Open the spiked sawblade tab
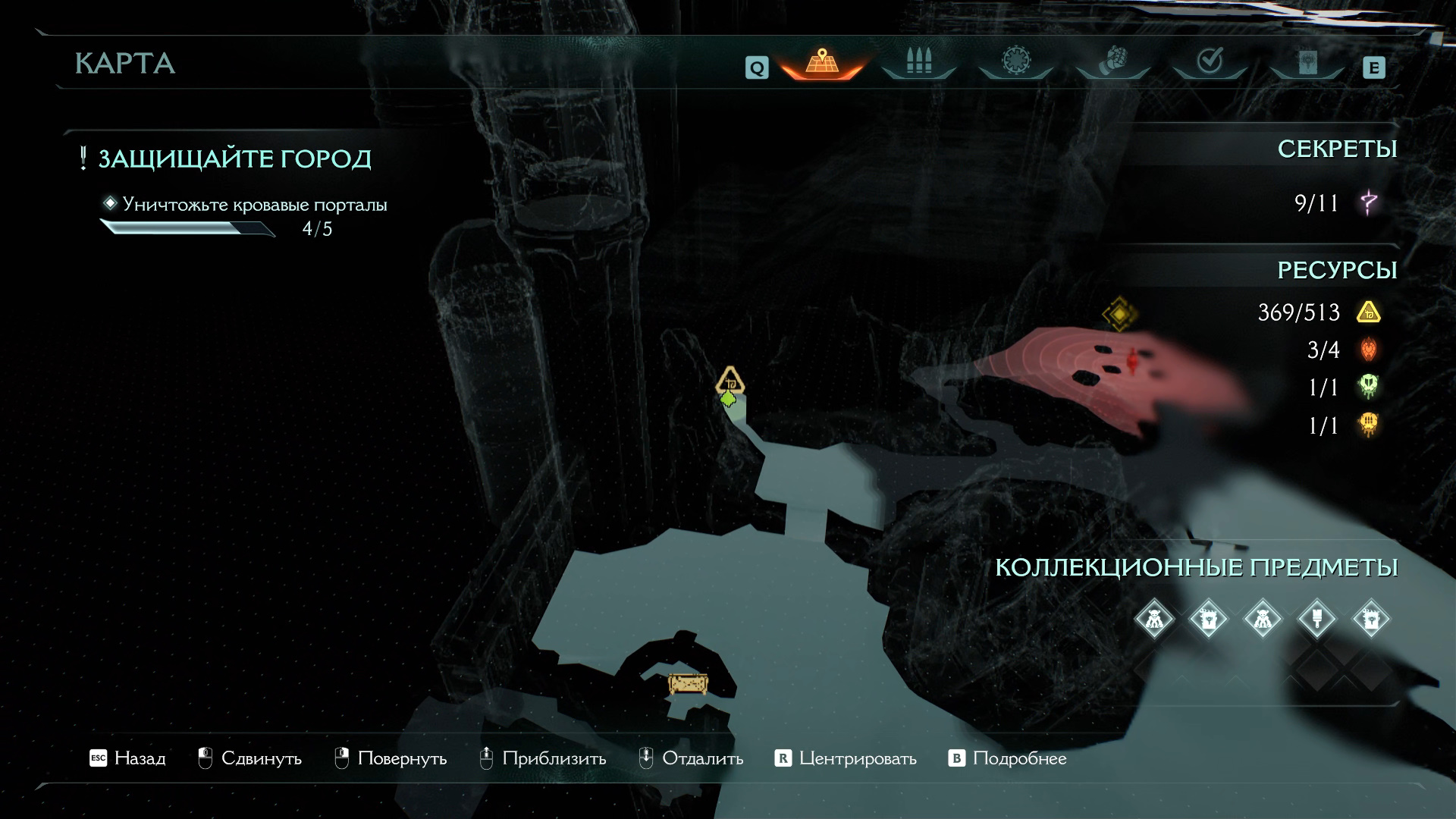Image resolution: width=1456 pixels, height=819 pixels. (1015, 61)
